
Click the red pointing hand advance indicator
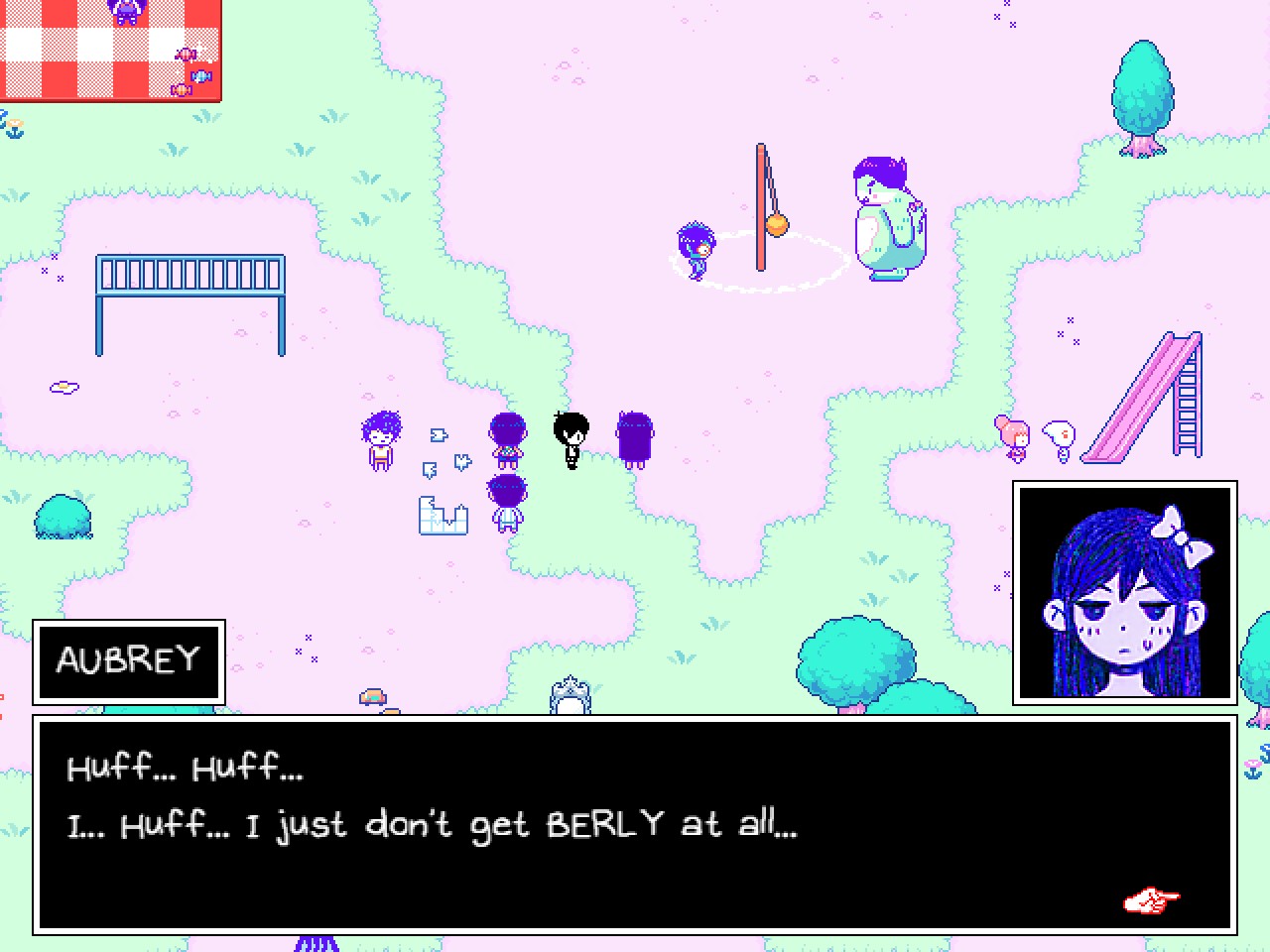[x=1151, y=898]
